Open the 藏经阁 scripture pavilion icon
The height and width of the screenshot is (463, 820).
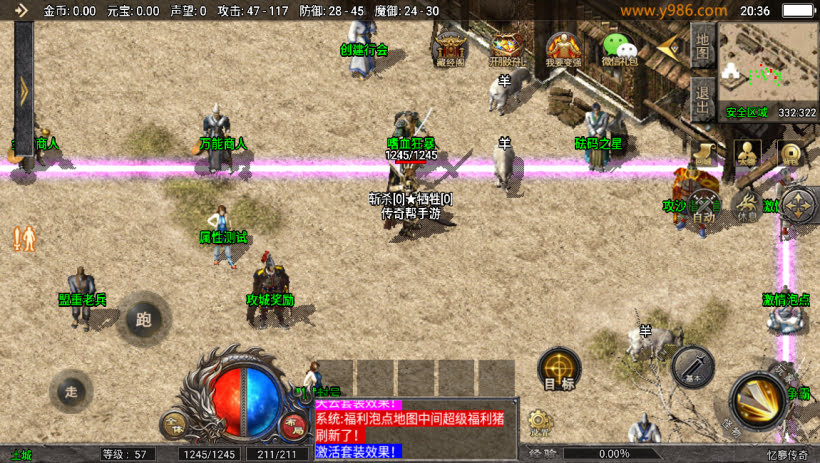point(451,49)
